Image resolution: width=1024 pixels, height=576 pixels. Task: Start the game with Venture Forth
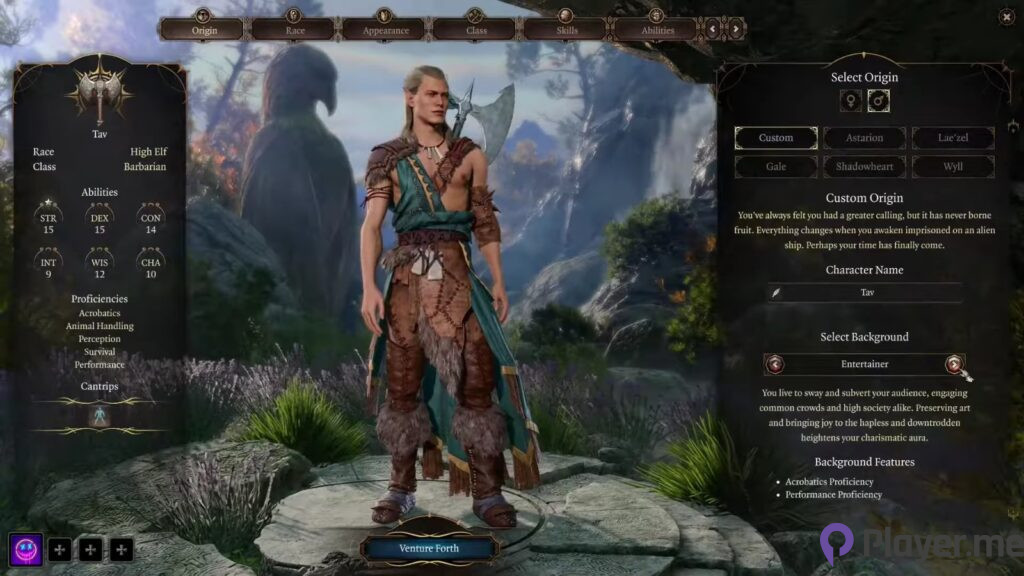click(x=429, y=548)
